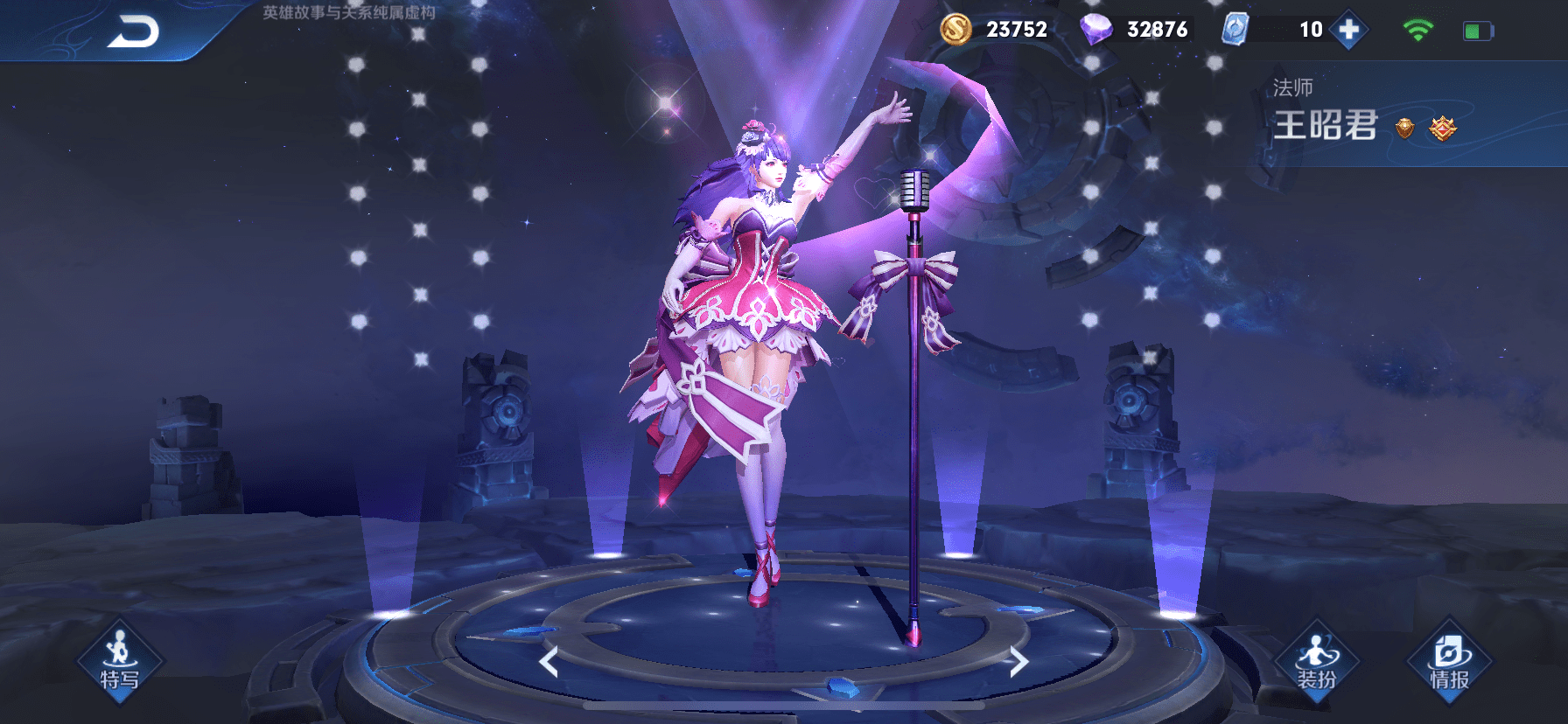Select the first badge beside 王昭君
The width and height of the screenshot is (1568, 724).
[1404, 129]
